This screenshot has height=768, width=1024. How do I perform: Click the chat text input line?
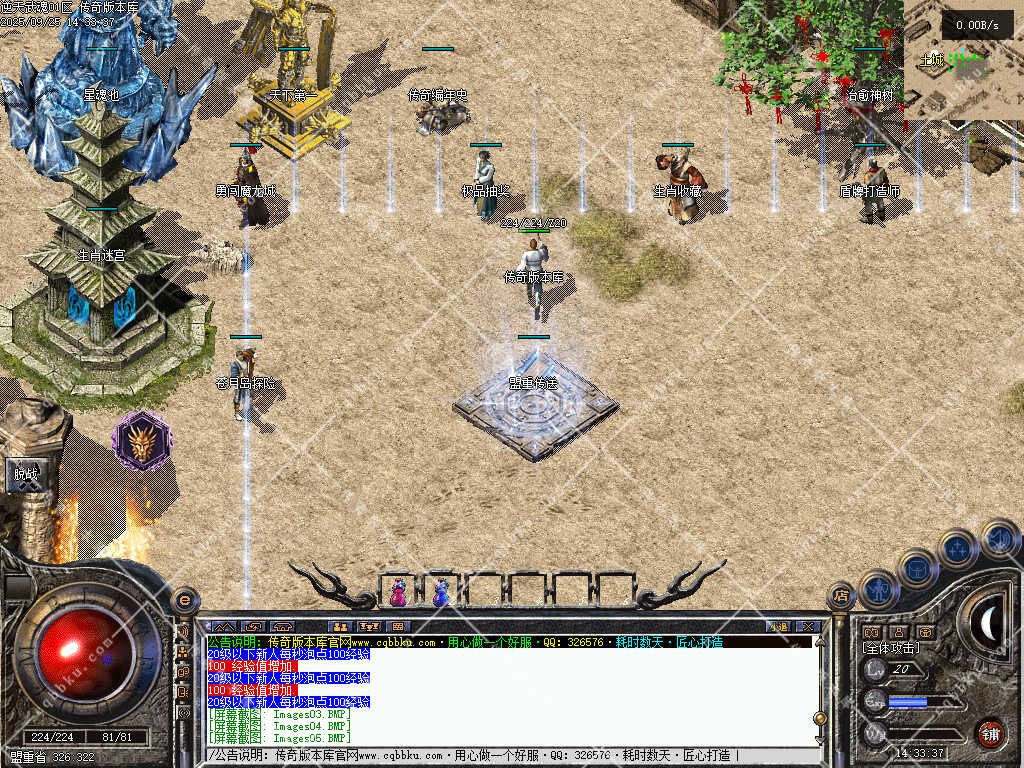pyautogui.click(x=500, y=756)
